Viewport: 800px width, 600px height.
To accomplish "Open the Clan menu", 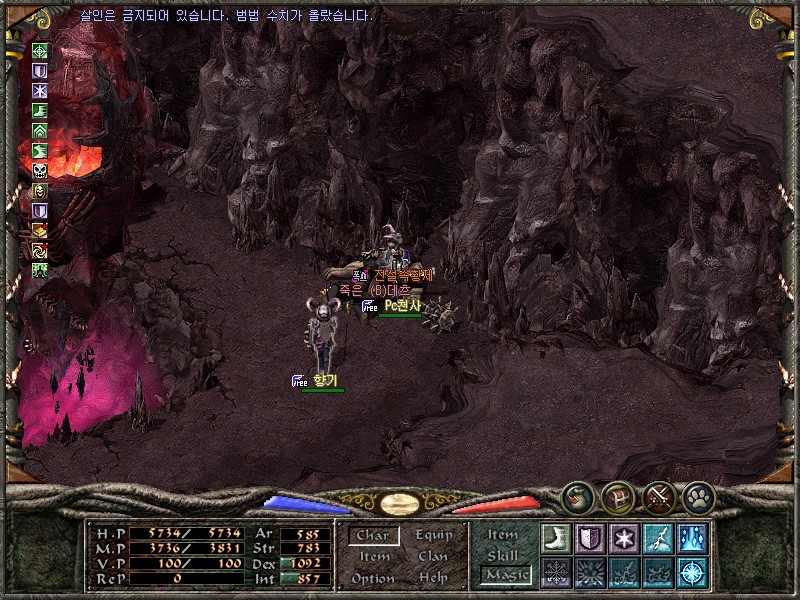I will [x=433, y=557].
